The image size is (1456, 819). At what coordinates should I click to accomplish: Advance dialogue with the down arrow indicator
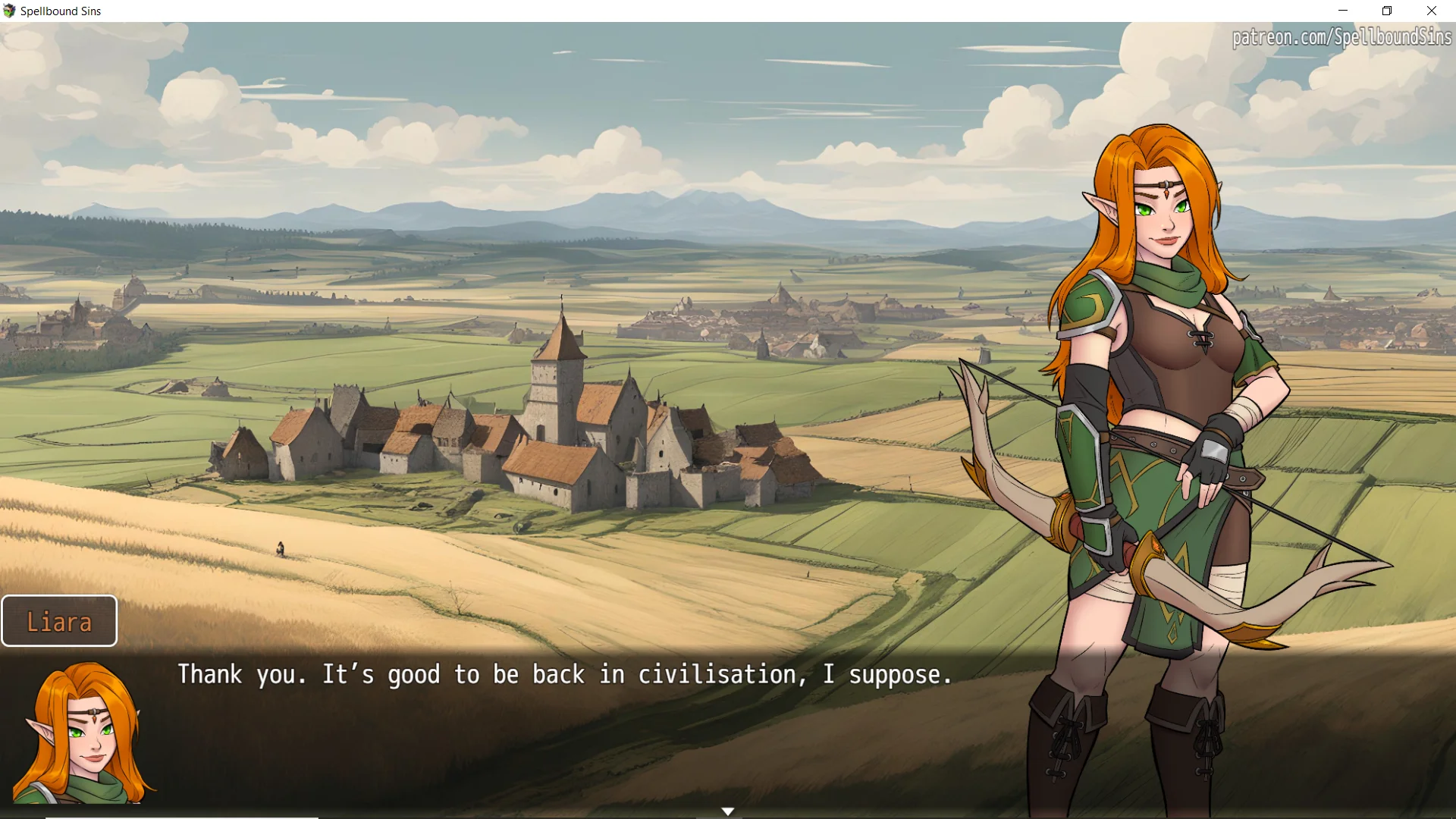(728, 811)
